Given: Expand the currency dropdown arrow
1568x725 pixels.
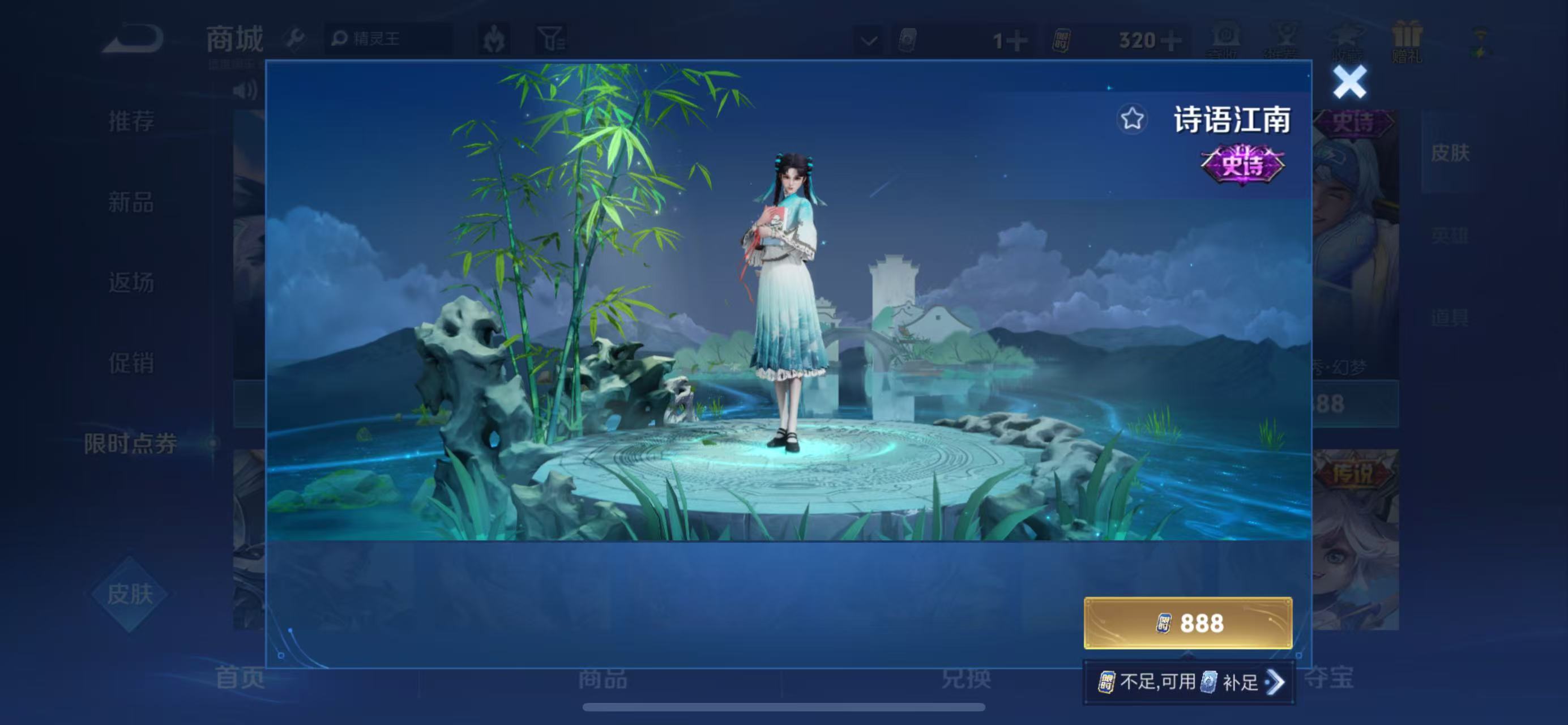Looking at the screenshot, I should 869,41.
